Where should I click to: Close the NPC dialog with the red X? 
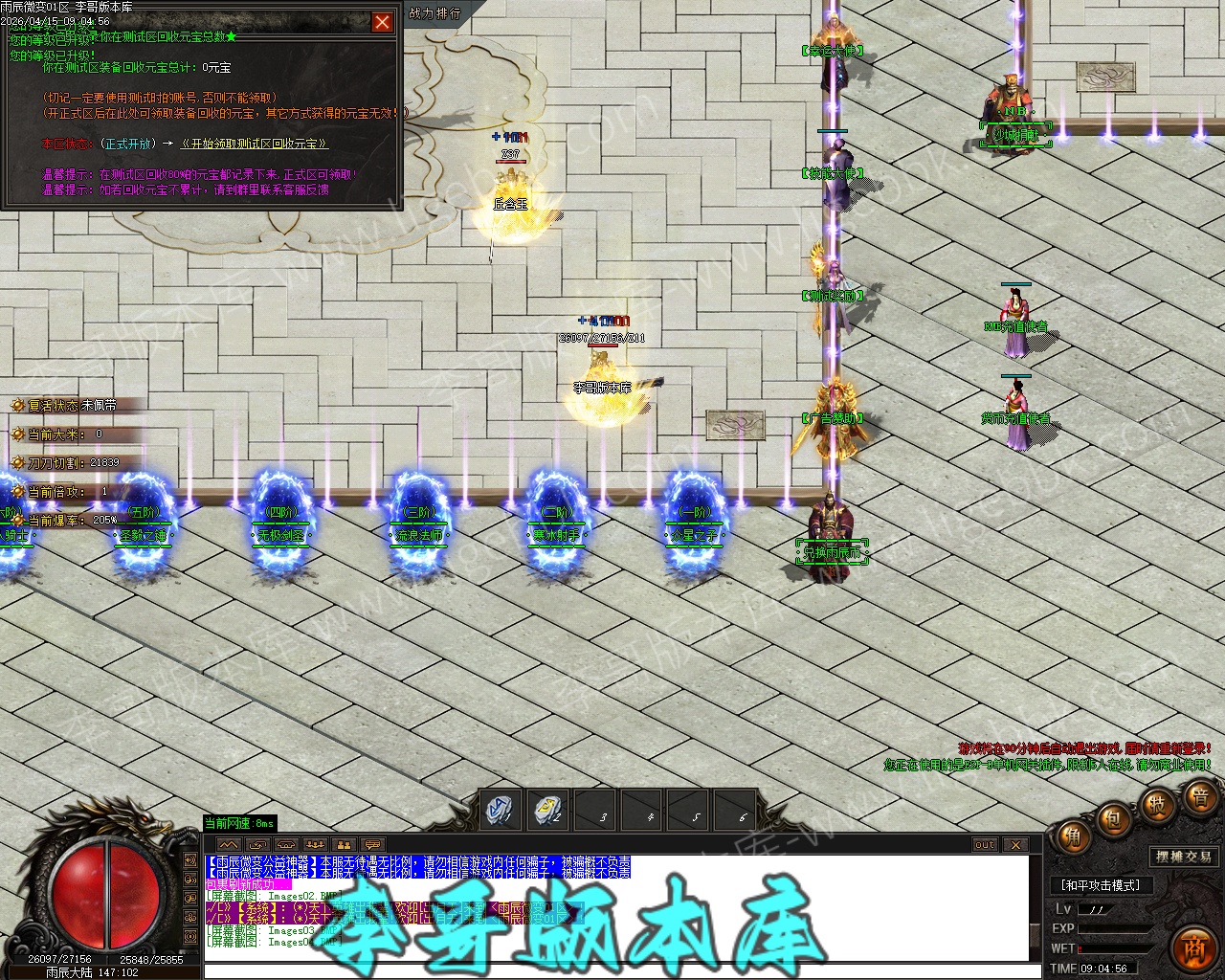[x=382, y=22]
